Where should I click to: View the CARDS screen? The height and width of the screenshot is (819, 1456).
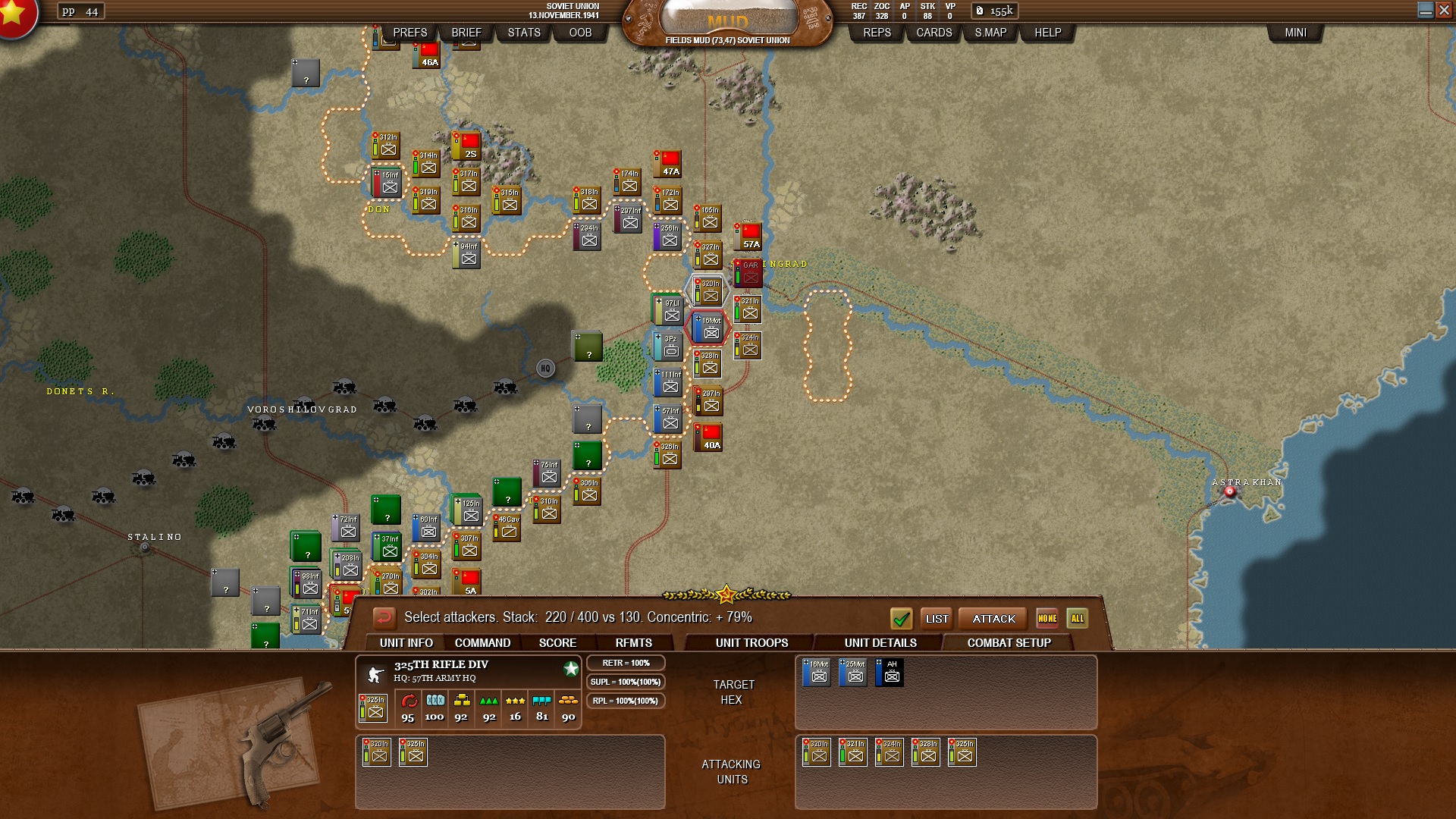tap(934, 33)
